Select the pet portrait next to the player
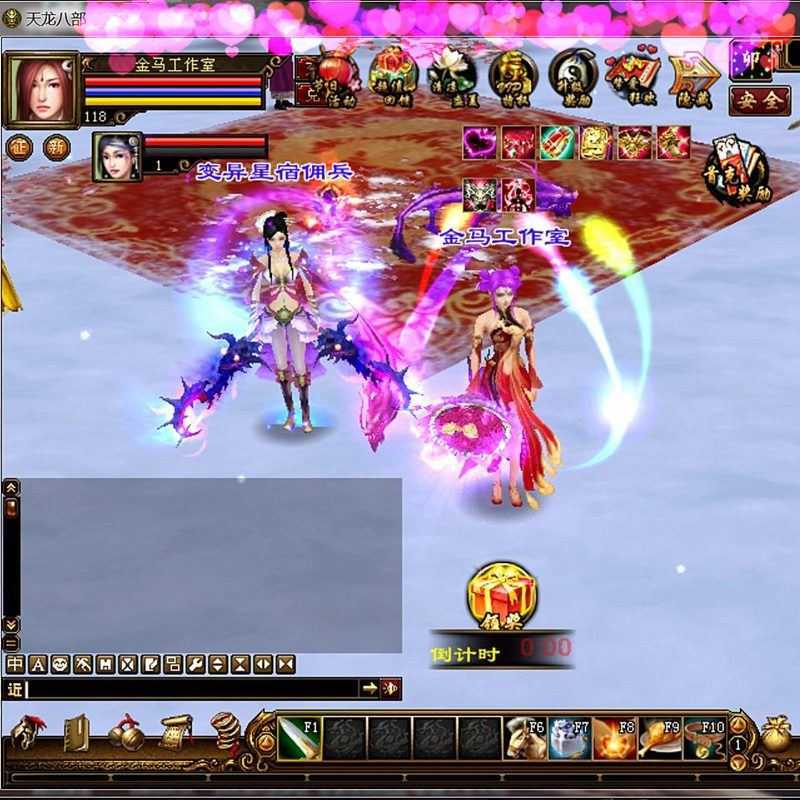 116,156
